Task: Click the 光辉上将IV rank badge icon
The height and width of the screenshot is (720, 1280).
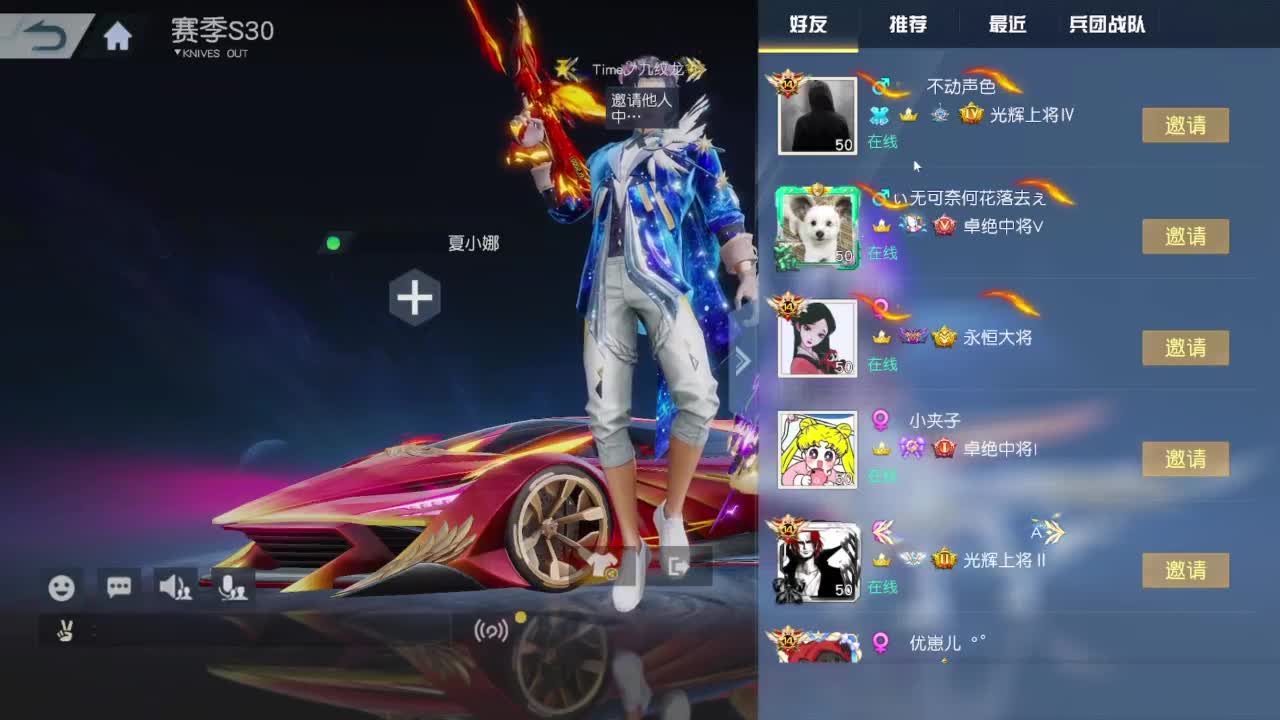Action: (x=971, y=114)
